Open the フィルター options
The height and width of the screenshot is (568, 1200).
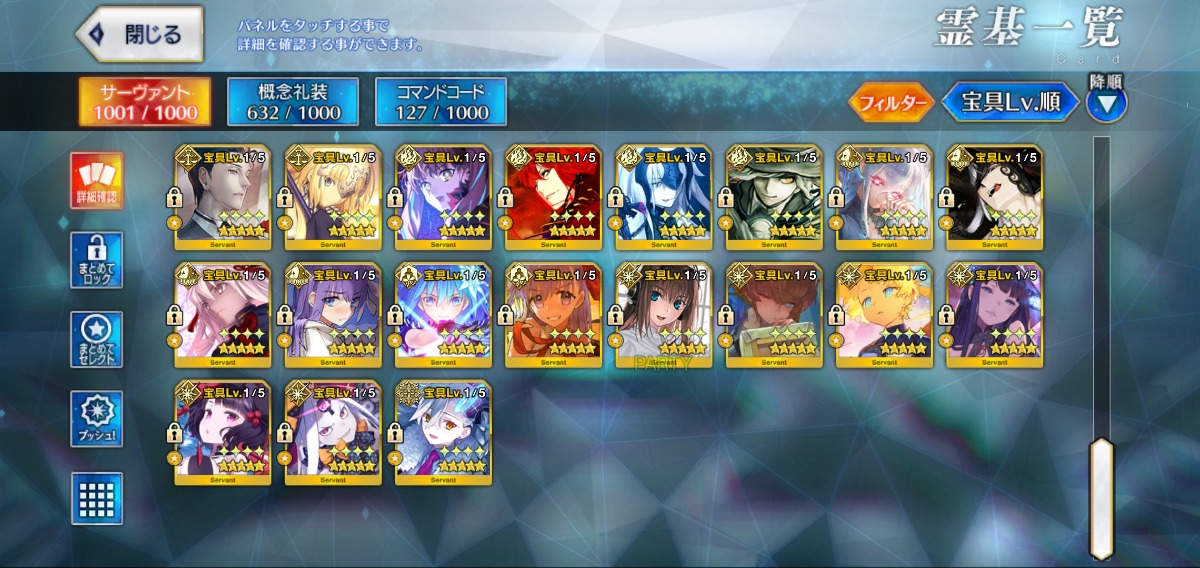[891, 102]
